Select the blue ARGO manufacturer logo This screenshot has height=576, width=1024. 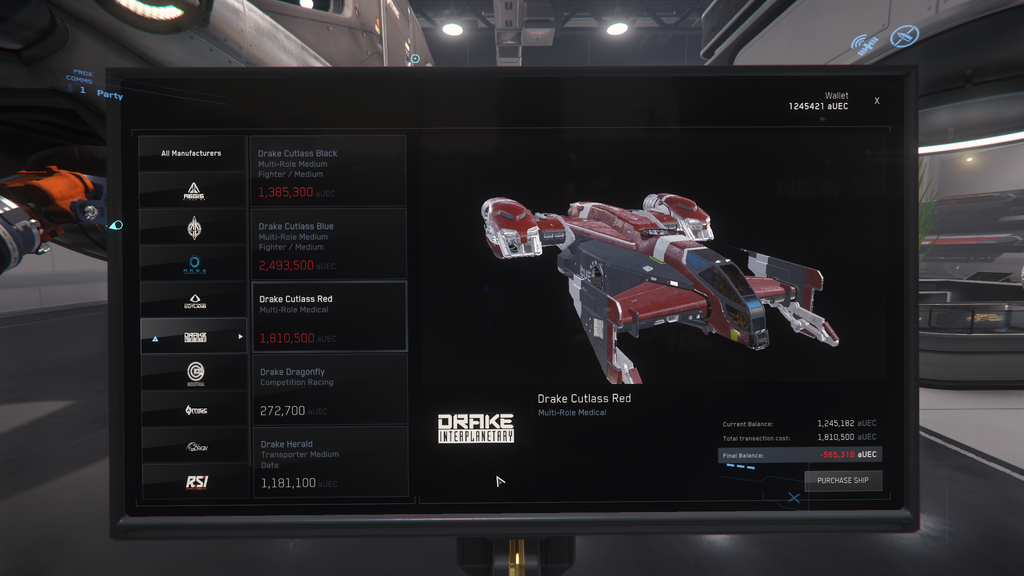pos(194,264)
